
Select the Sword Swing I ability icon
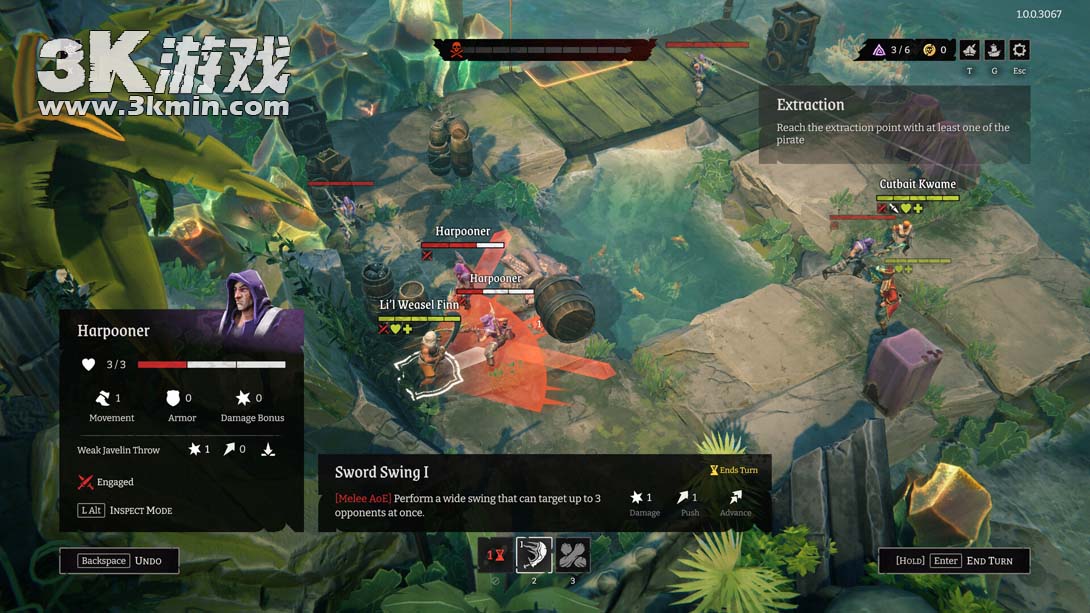click(x=534, y=555)
